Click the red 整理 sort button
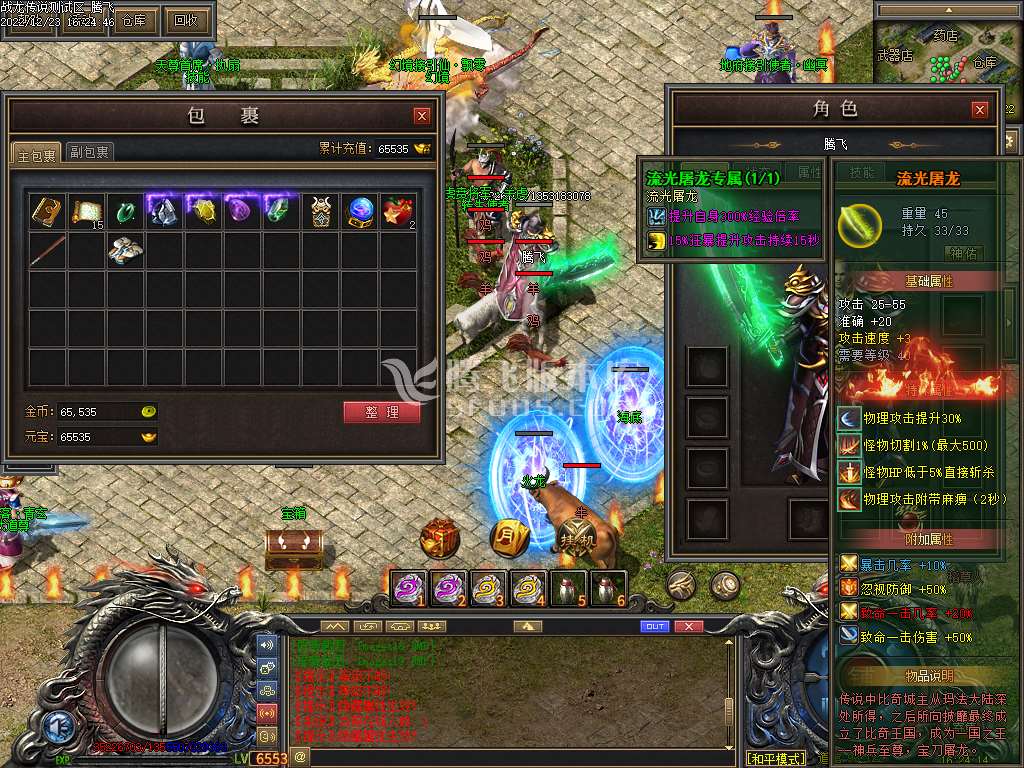This screenshot has height=768, width=1024. click(x=381, y=412)
